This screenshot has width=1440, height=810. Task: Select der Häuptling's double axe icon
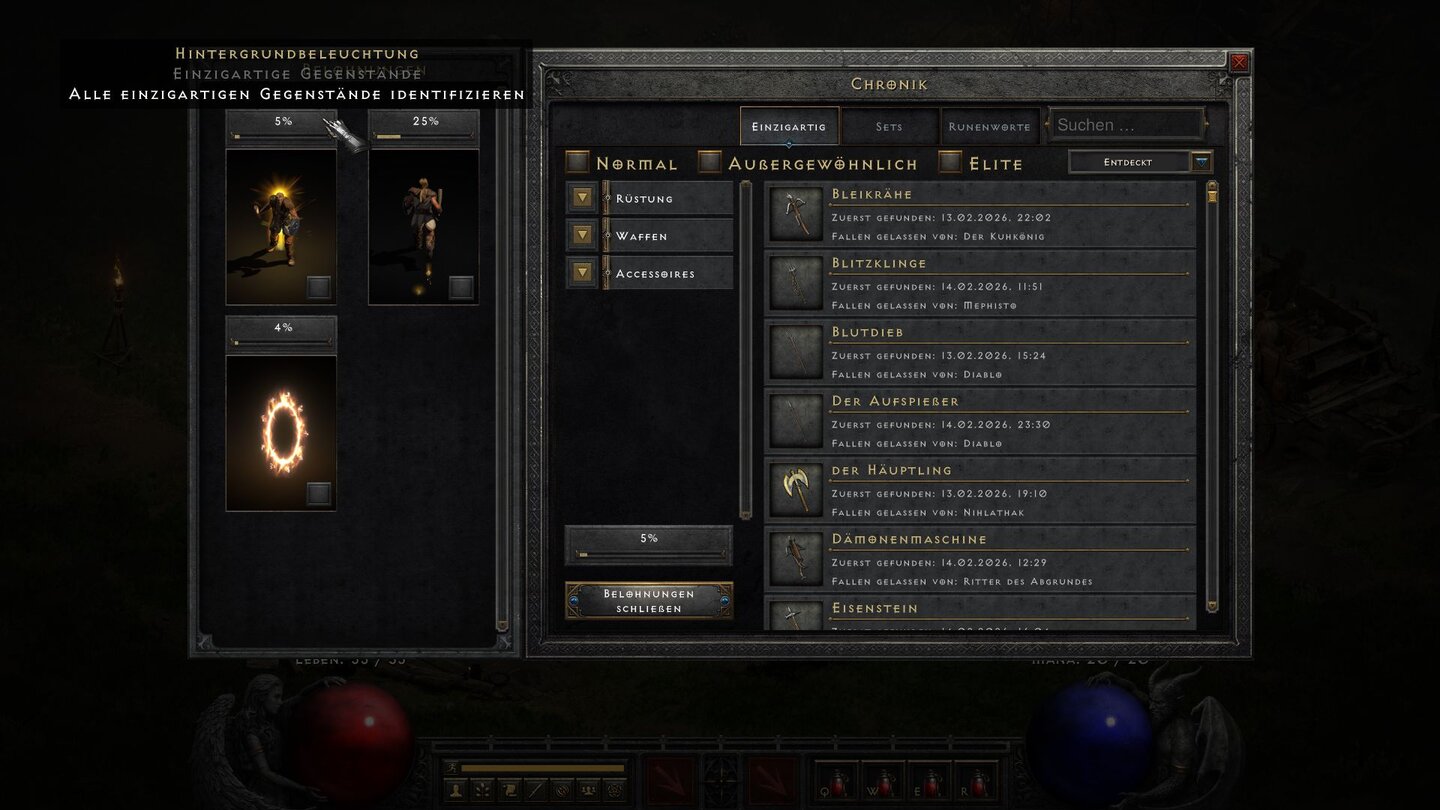click(x=795, y=489)
